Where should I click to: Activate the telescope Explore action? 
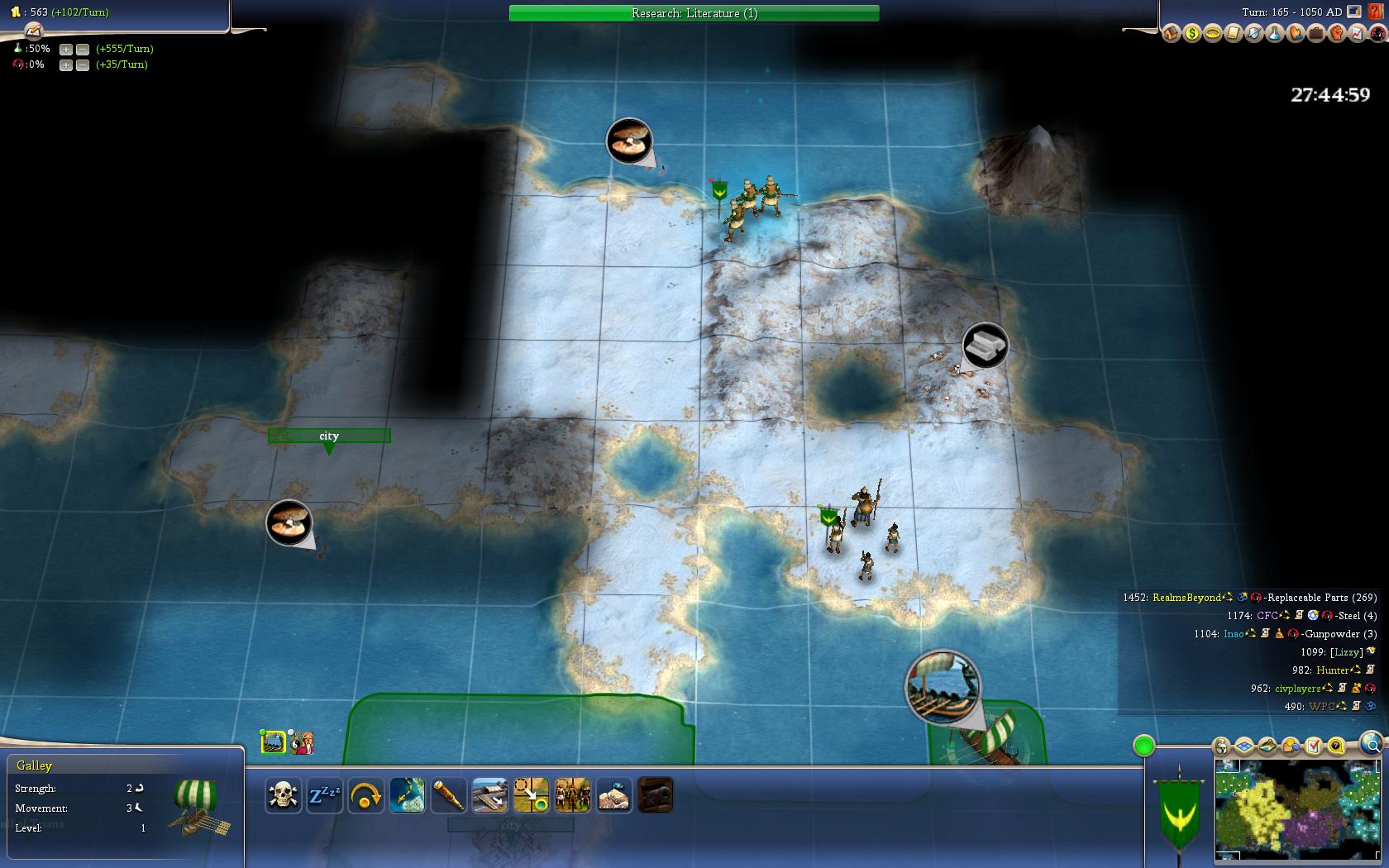(x=449, y=796)
